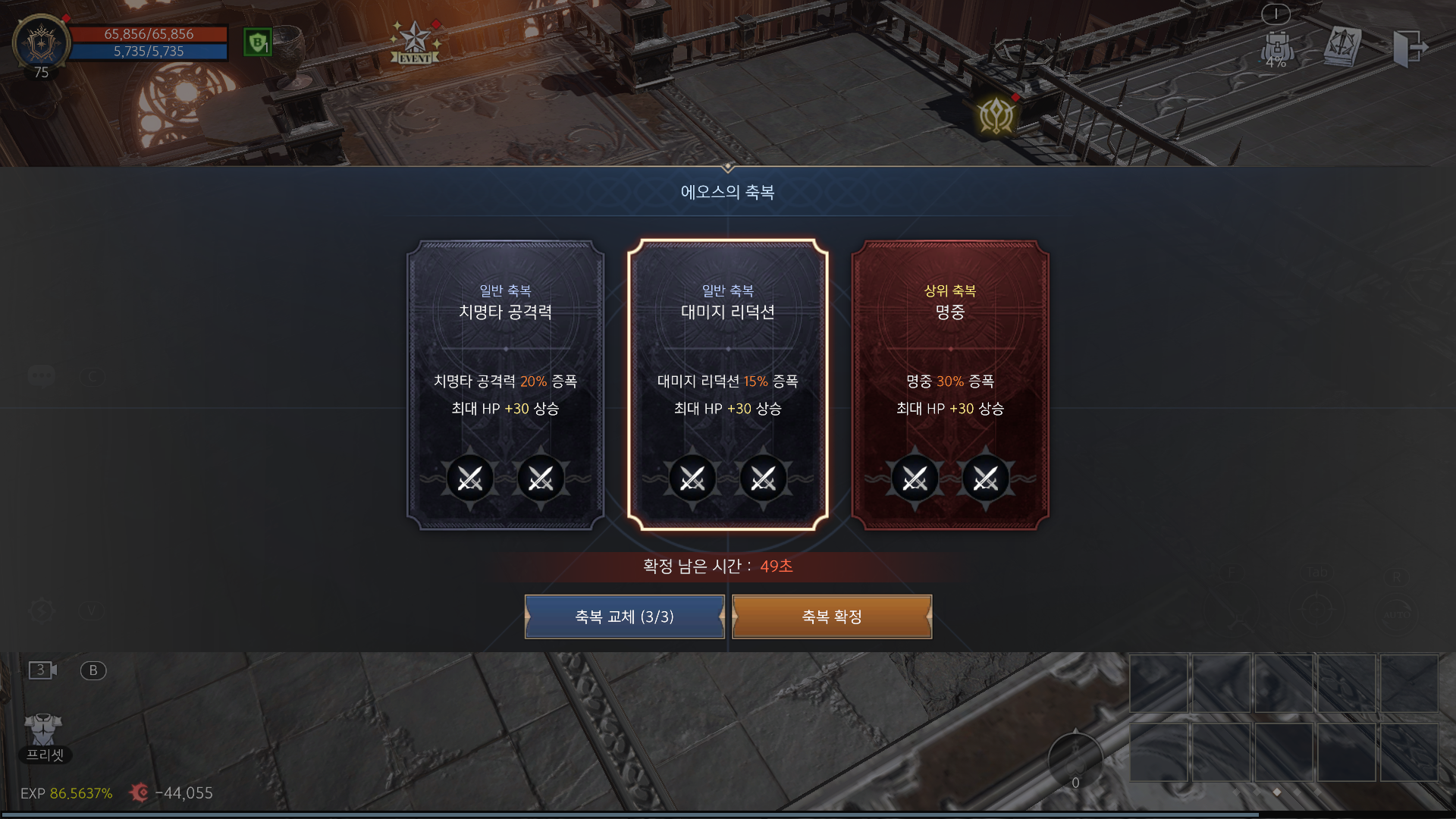Click the crossed-swords skill icon on 명중 card
This screenshot has width=1456, height=819.
click(915, 478)
